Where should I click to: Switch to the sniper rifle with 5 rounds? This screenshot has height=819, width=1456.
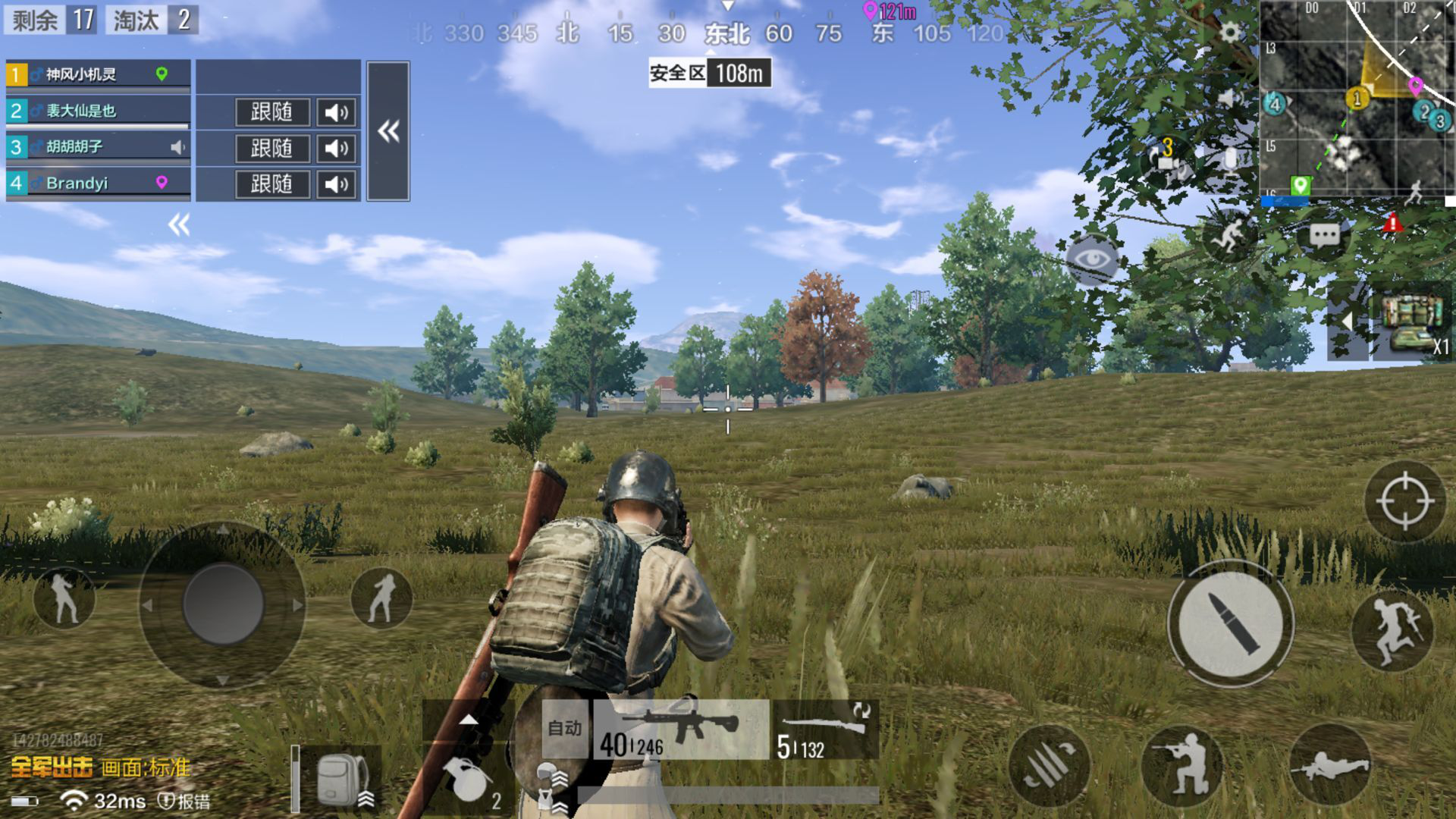click(824, 731)
